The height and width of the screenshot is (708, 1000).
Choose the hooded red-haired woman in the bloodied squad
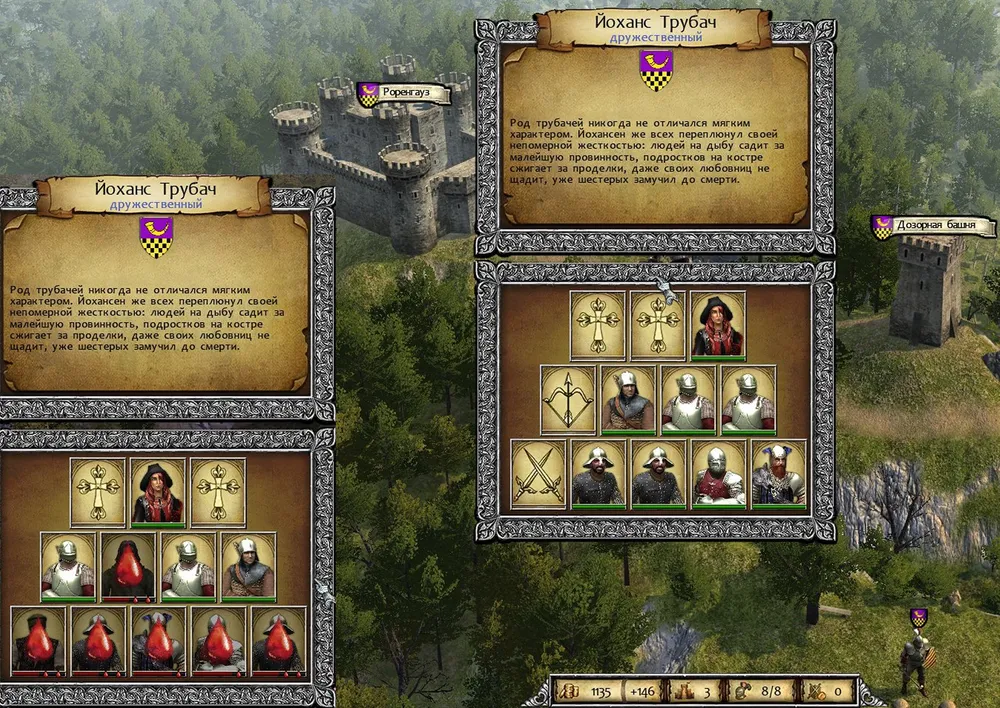[158, 492]
